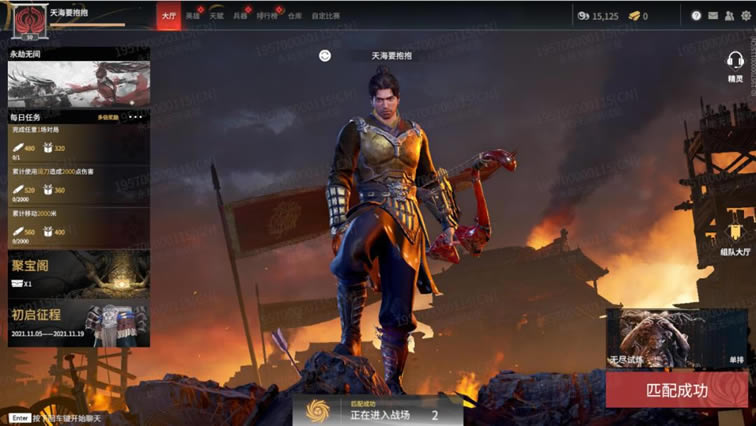Viewport: 756px width, 426px height.
Task: Open the mail envelope icon
Action: pos(712,16)
